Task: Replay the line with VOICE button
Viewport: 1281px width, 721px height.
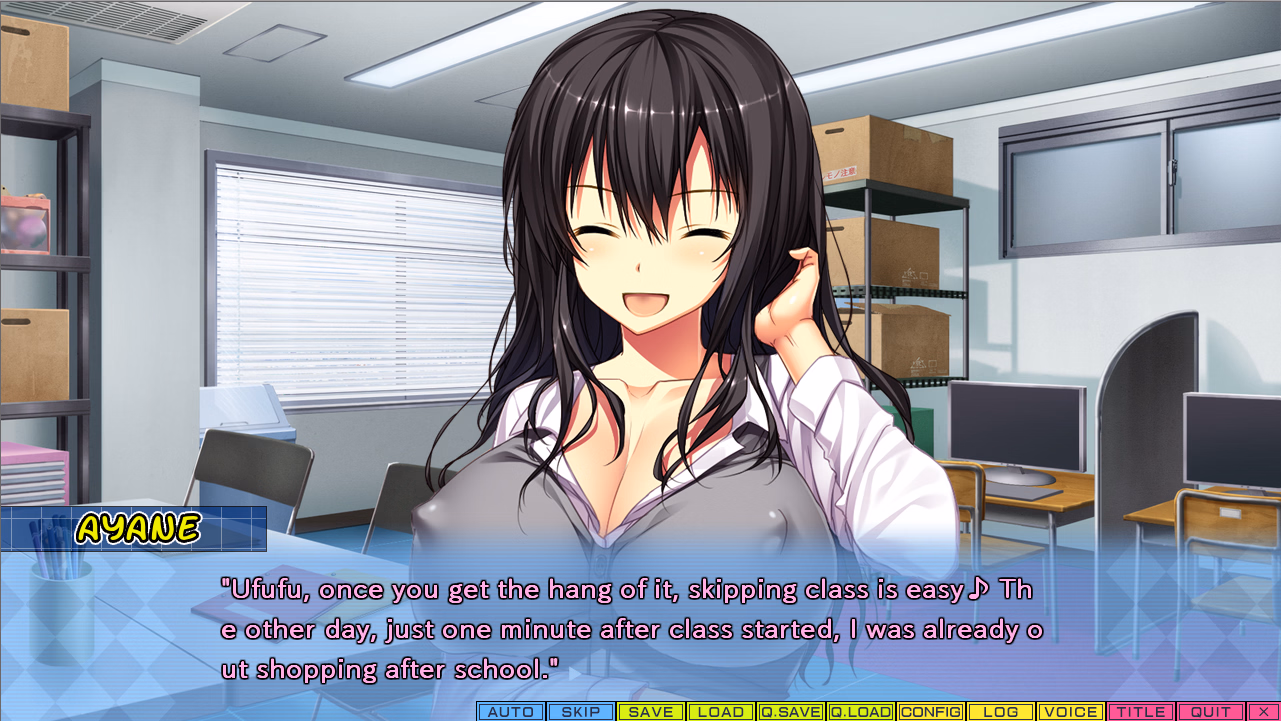Action: (x=1071, y=712)
